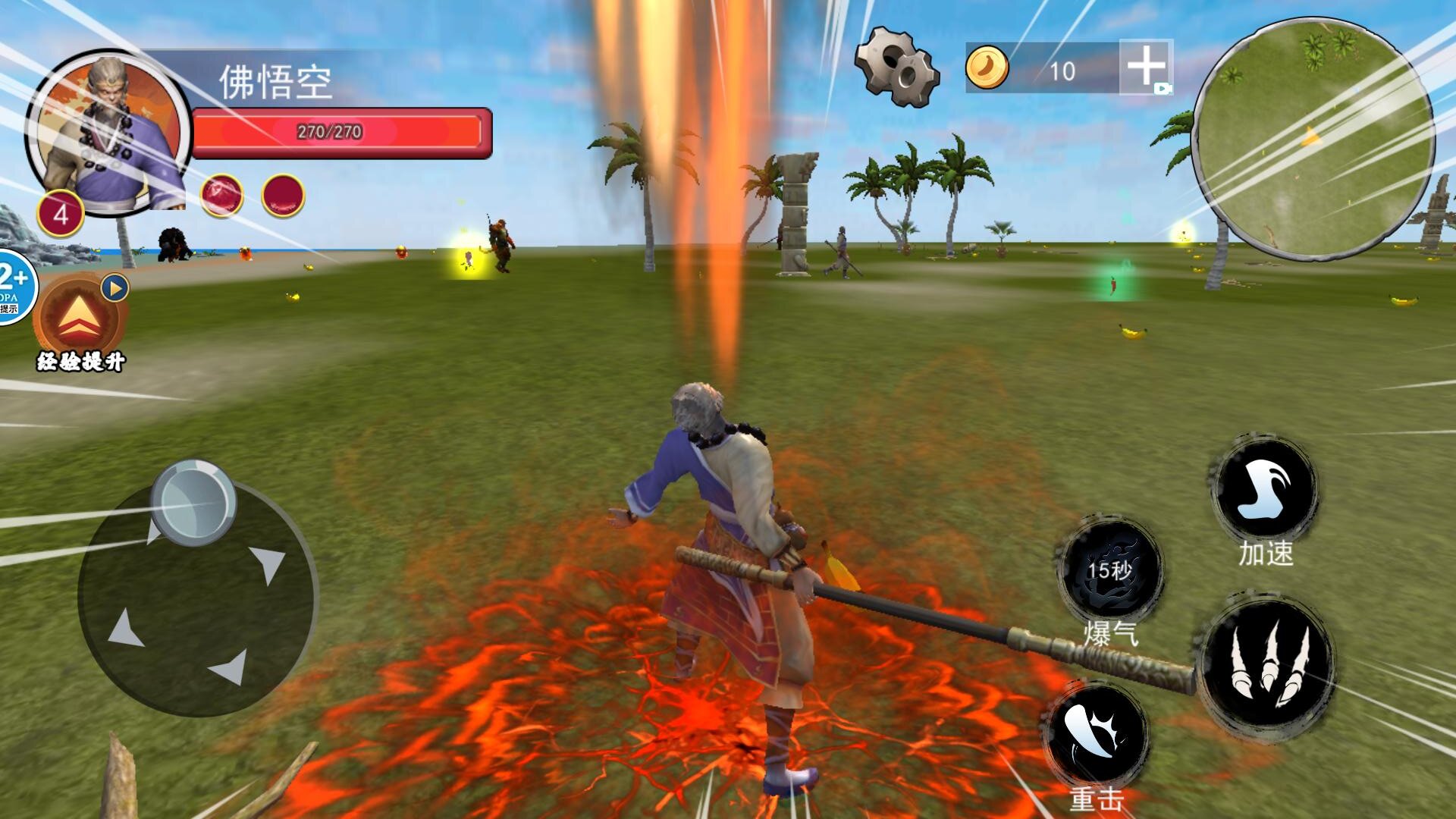
Task: Click the 佛悟空 character portrait
Action: 108,133
